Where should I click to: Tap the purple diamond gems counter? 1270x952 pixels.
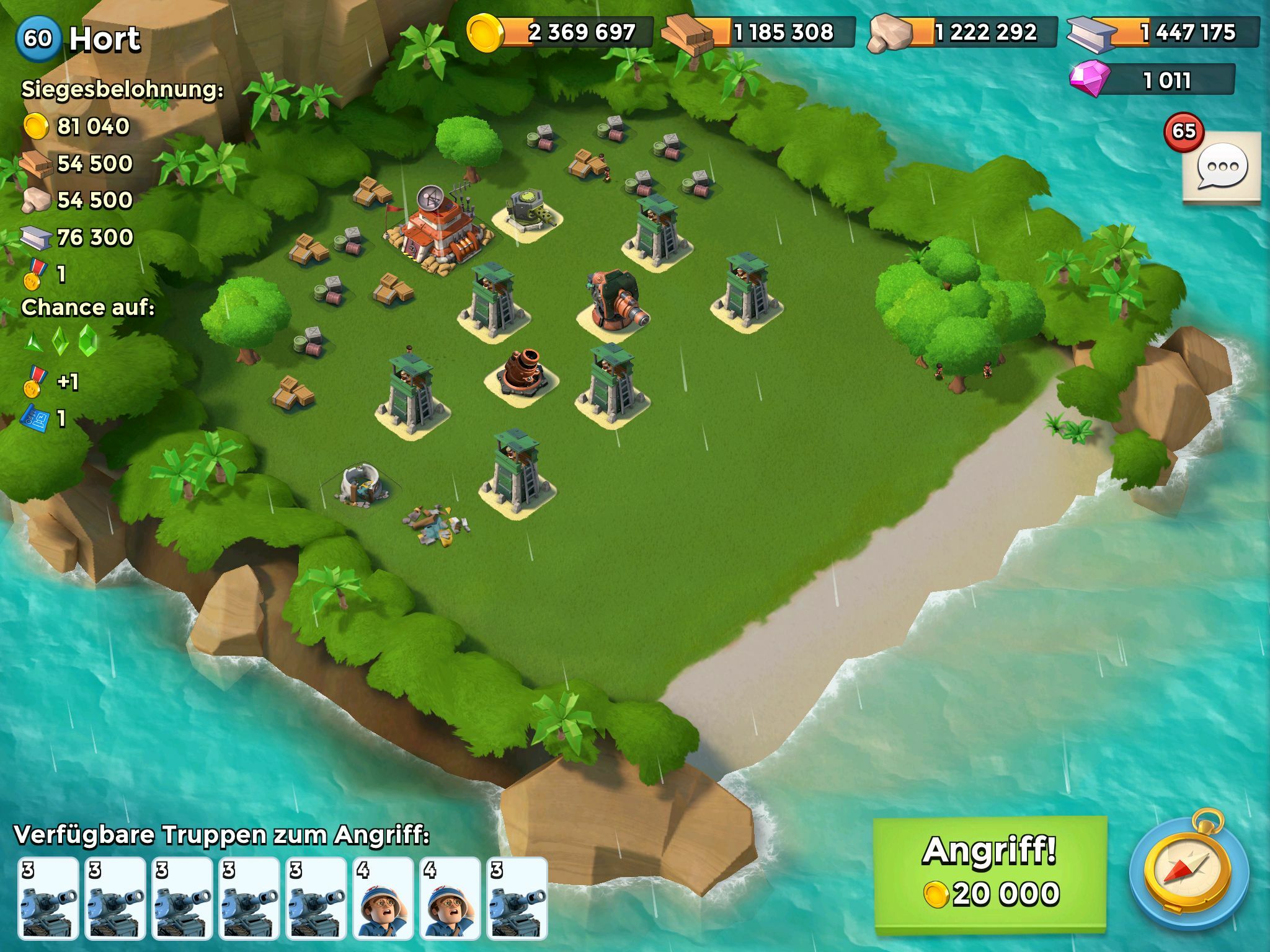tap(1153, 80)
